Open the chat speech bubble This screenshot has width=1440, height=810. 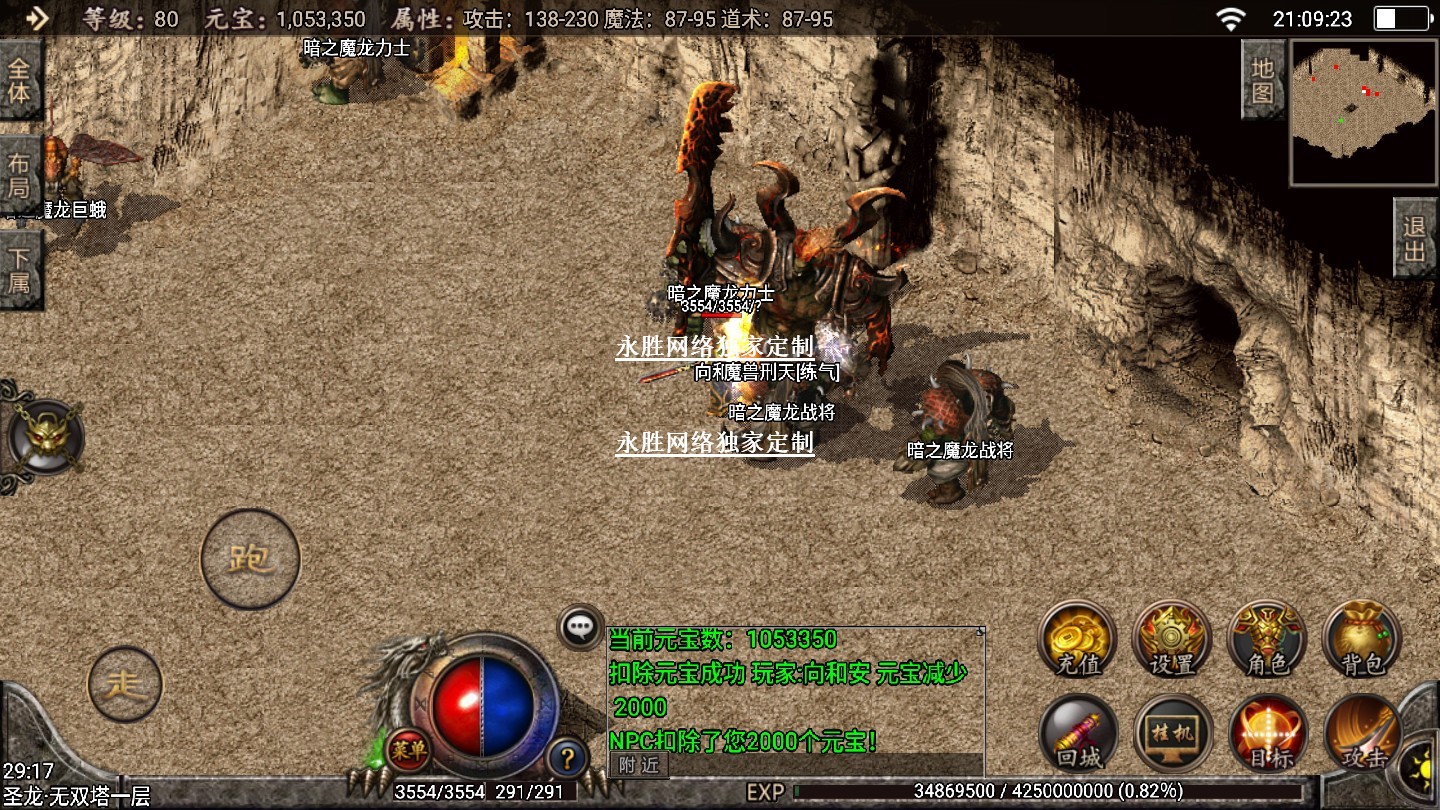pyautogui.click(x=580, y=627)
